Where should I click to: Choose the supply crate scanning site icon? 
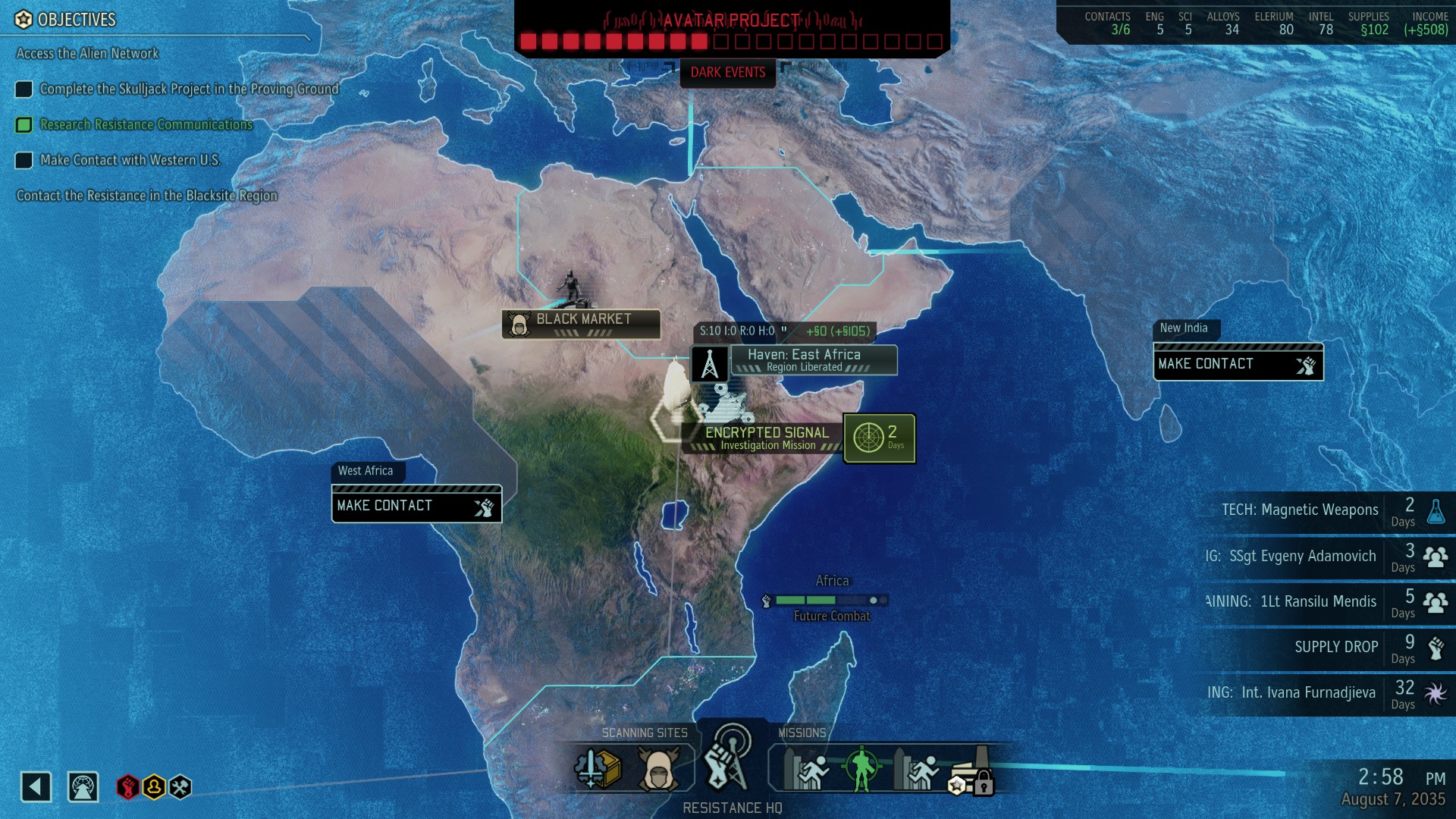598,769
